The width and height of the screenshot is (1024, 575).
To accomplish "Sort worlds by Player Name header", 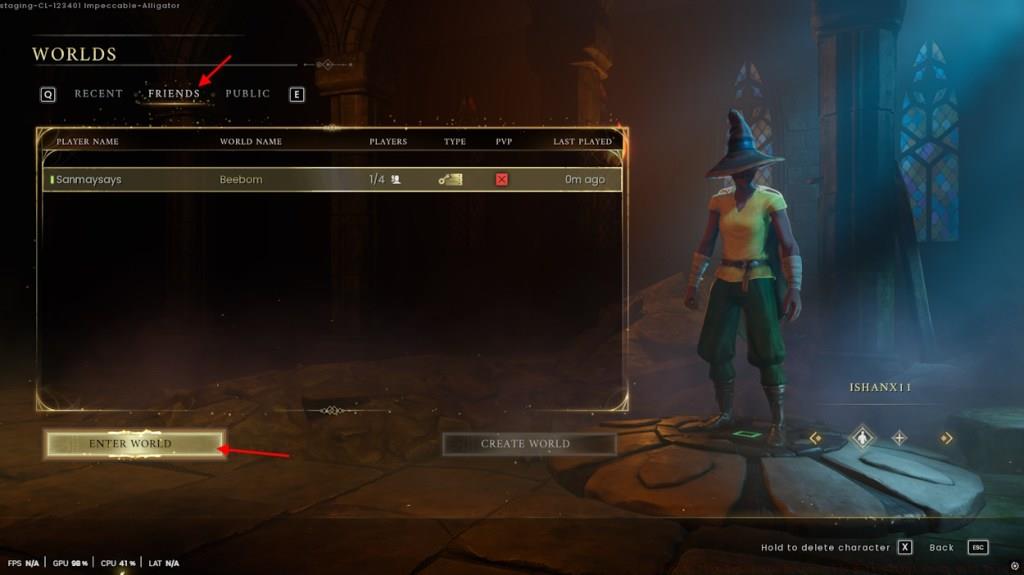I will tap(87, 142).
